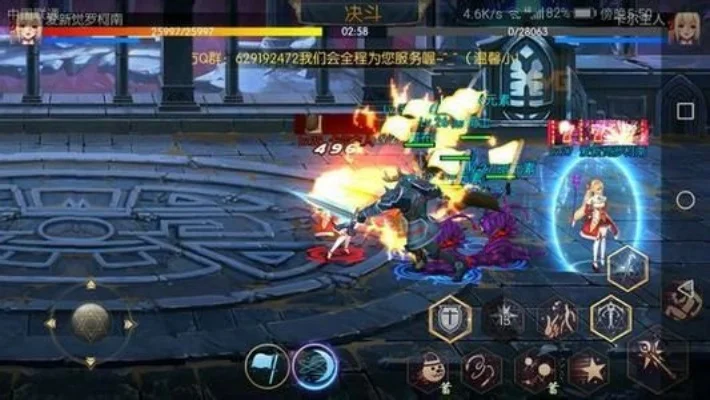Tap the joystick's right arrow
This screenshot has width=710, height=400.
(130, 324)
